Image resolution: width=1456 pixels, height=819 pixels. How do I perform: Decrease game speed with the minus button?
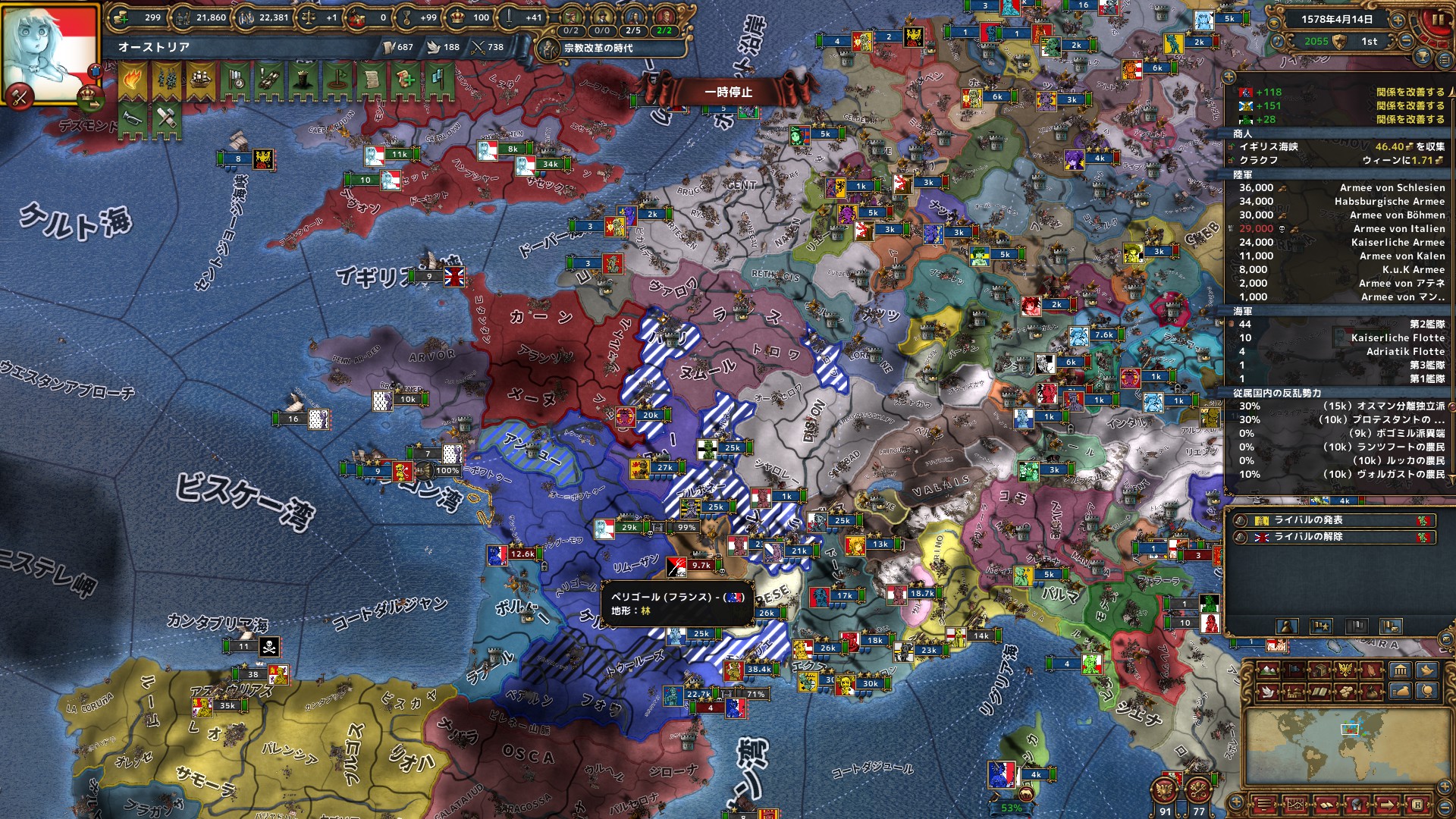[x=1407, y=41]
